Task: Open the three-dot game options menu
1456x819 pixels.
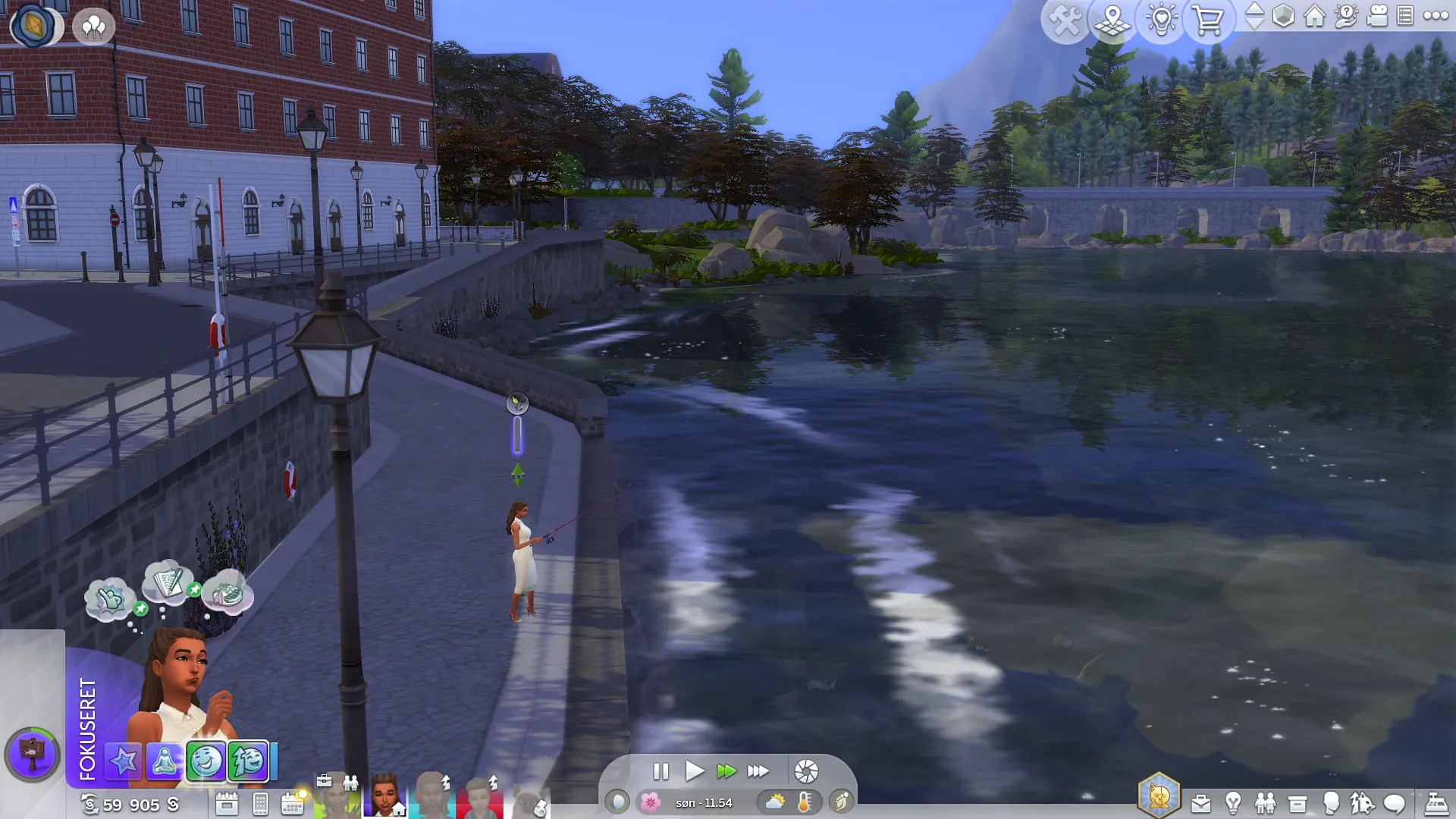Action: click(x=1436, y=16)
